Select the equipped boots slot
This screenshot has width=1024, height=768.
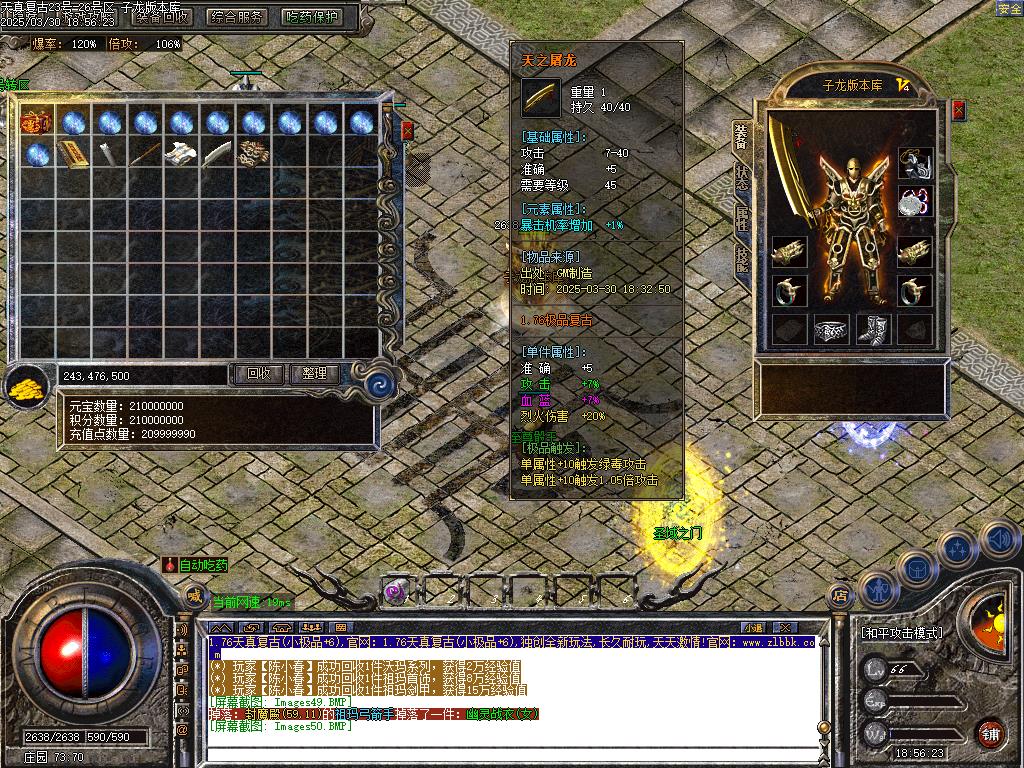(x=873, y=329)
